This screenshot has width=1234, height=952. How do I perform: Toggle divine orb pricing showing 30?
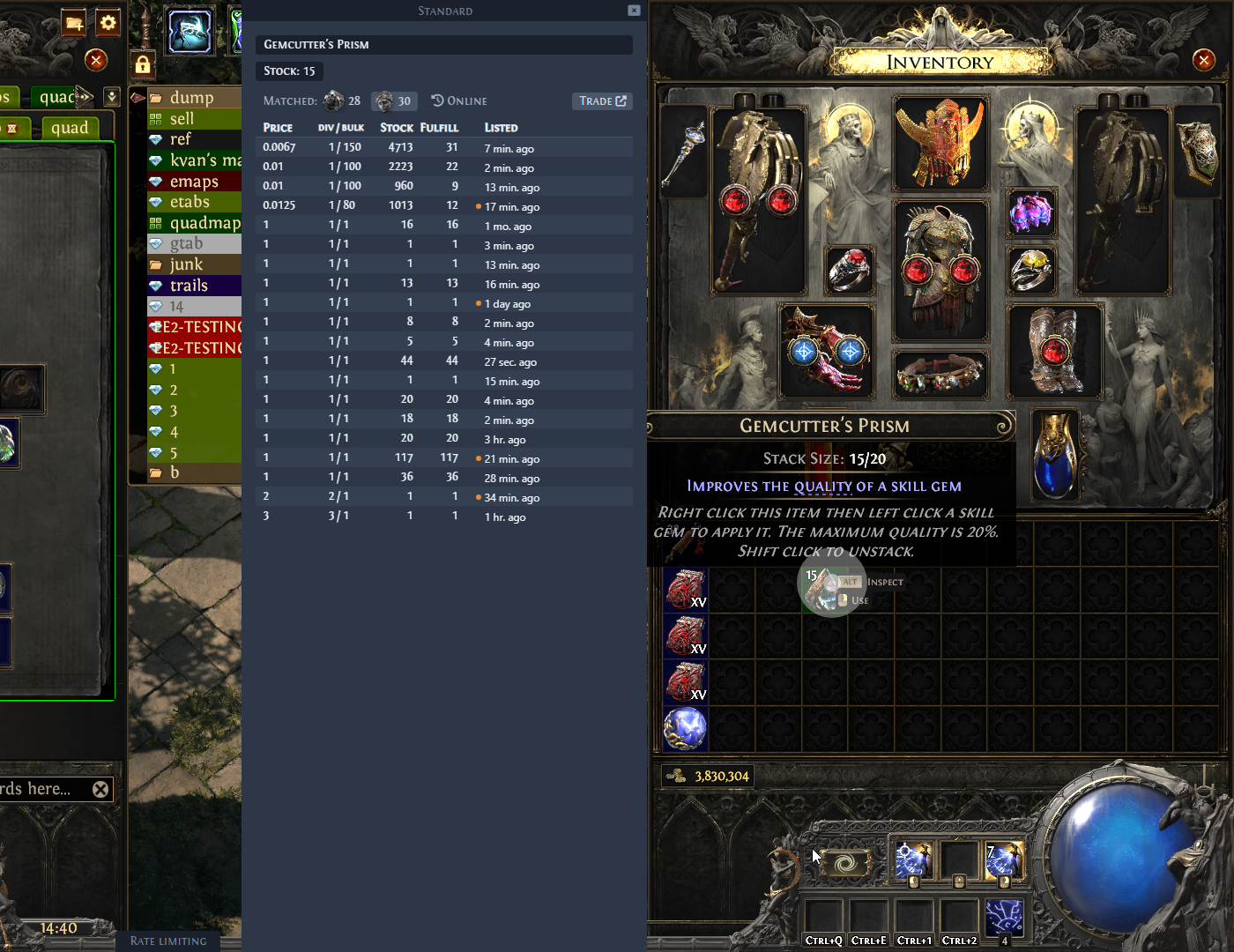(393, 100)
